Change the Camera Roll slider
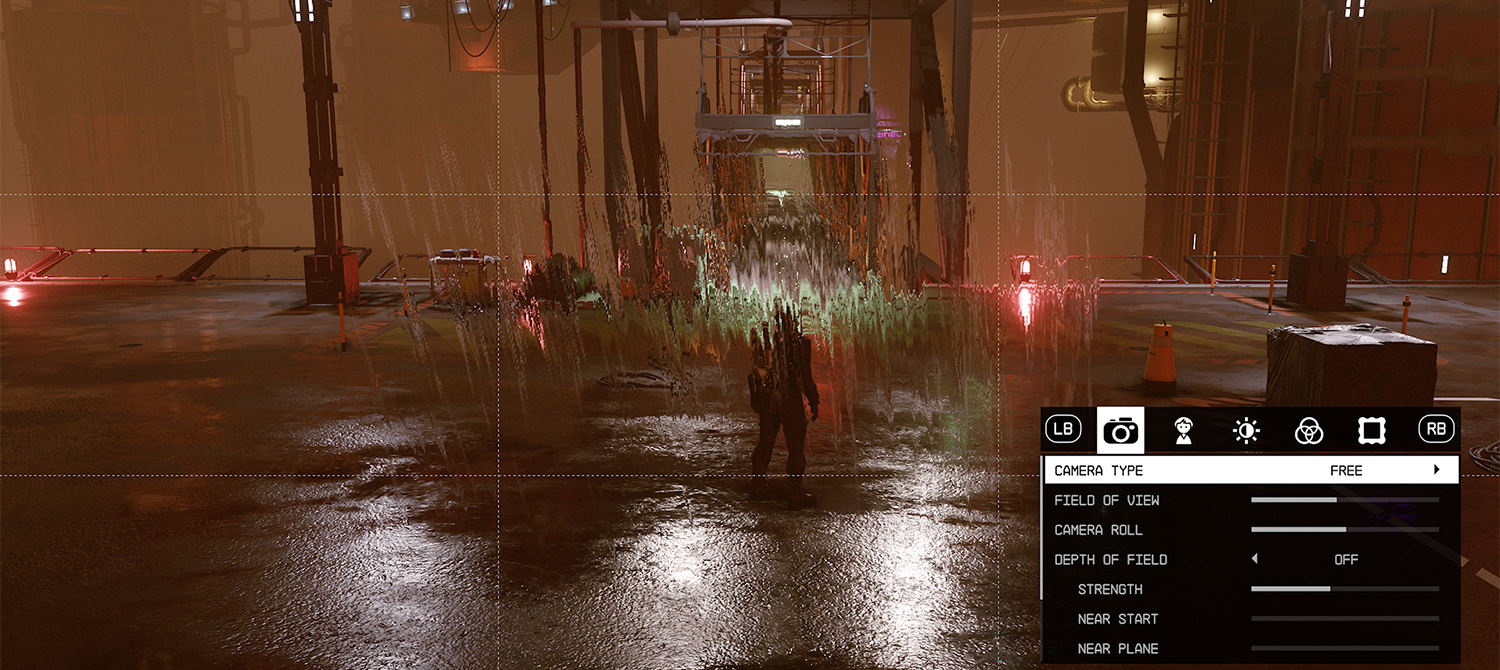Image resolution: width=1500 pixels, height=670 pixels. 1344,529
